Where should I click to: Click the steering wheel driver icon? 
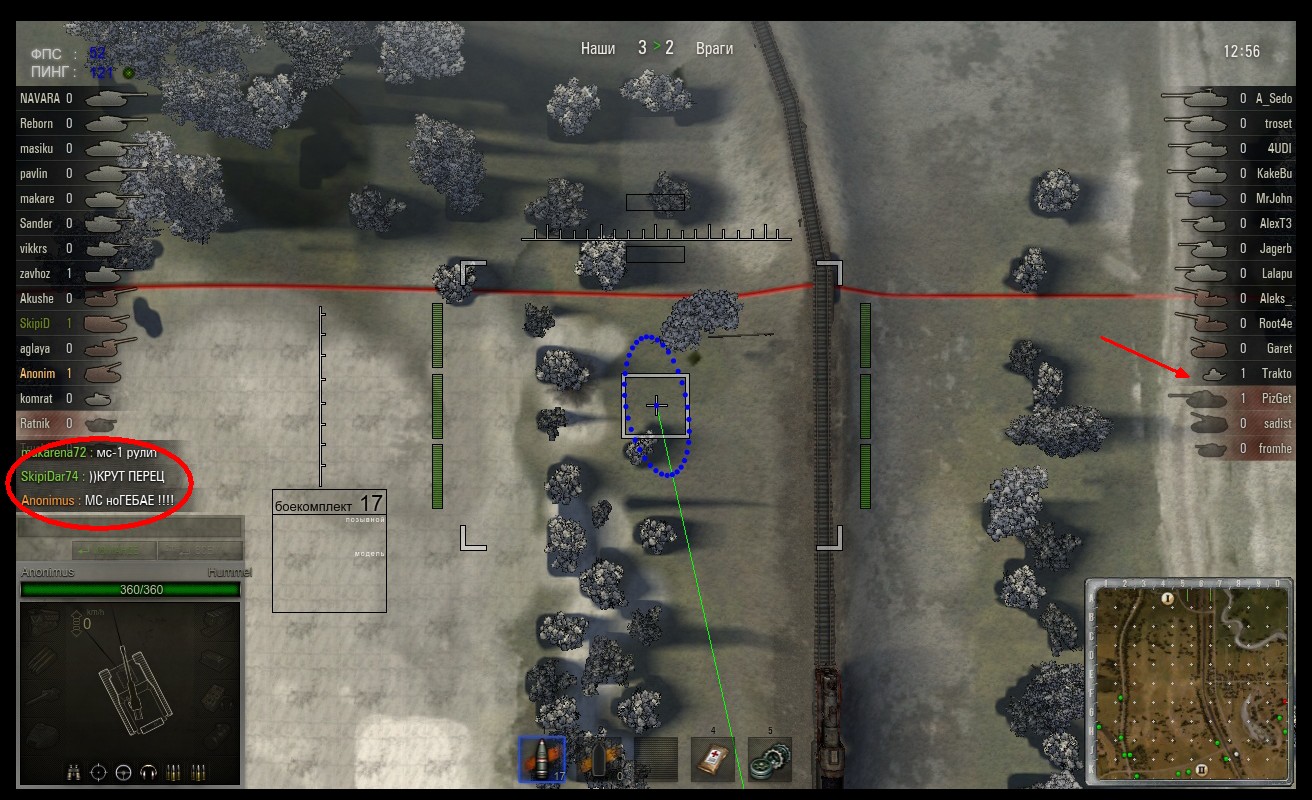click(124, 772)
